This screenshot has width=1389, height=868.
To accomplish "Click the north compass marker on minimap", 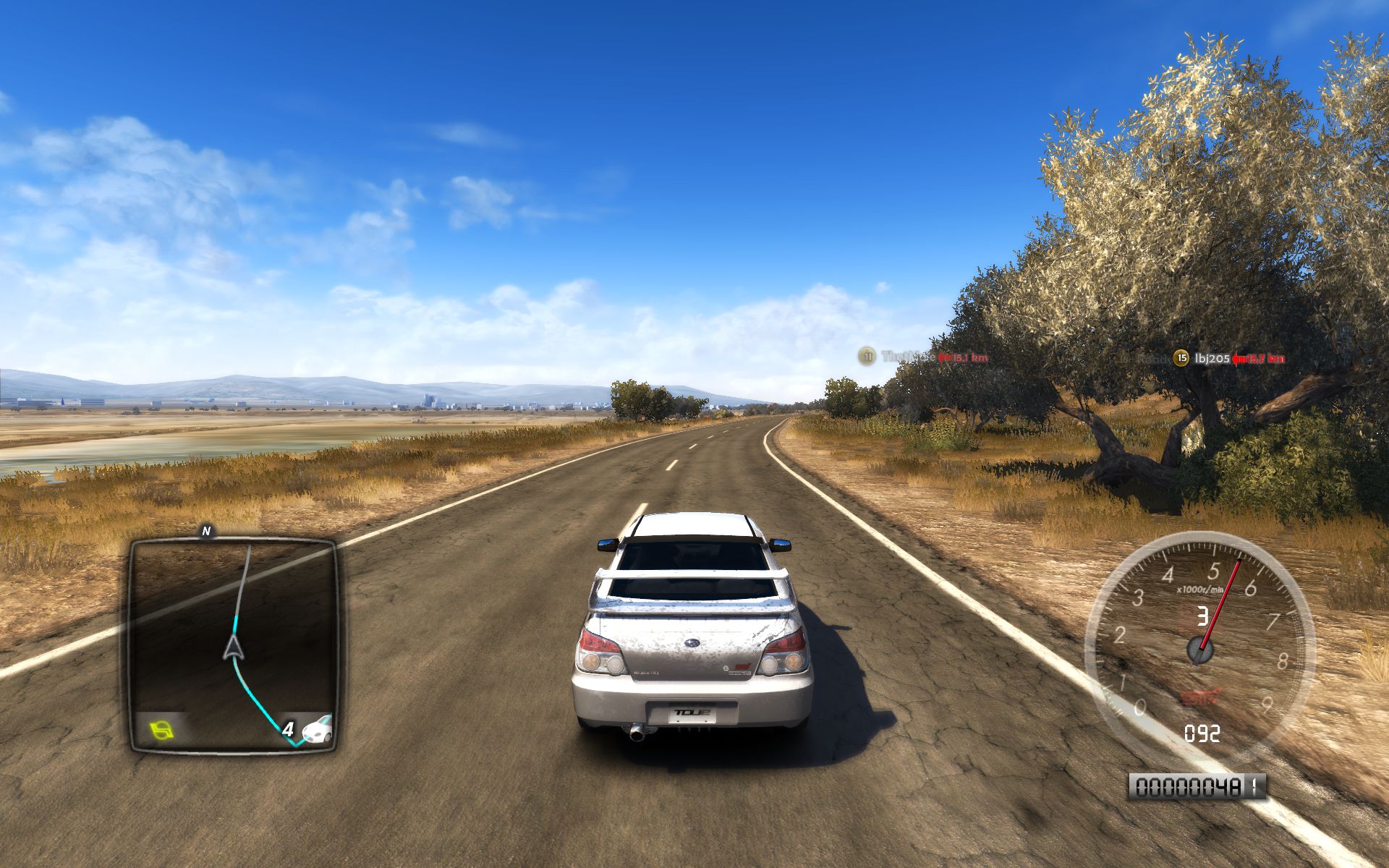I will pos(206,532).
